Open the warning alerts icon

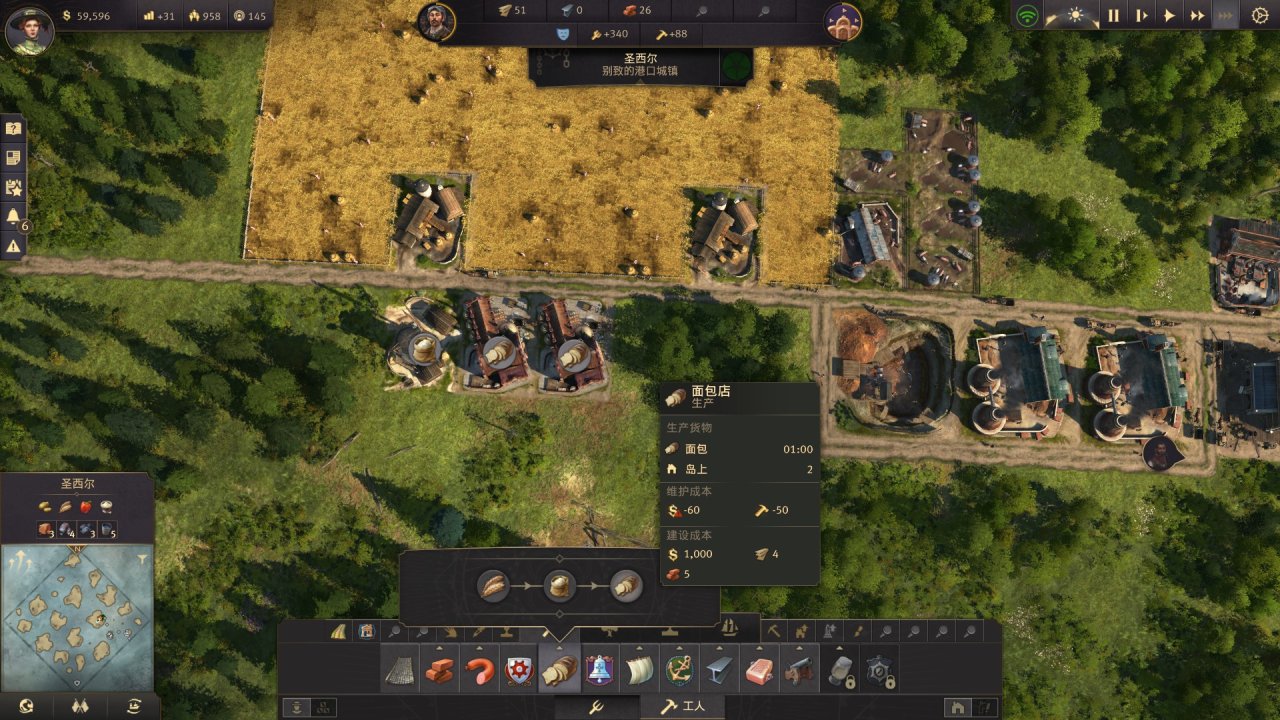tap(13, 245)
